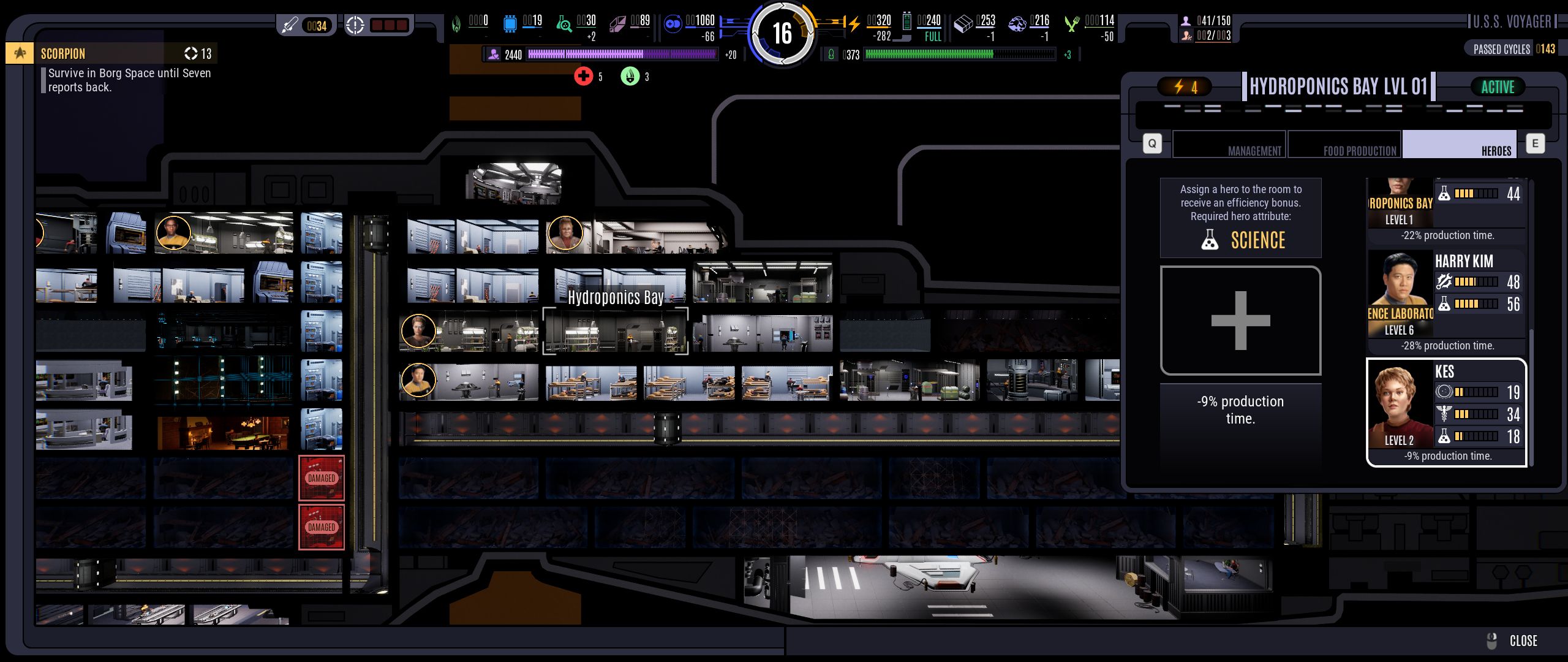Select the targeting reticle status icon
Image resolution: width=1568 pixels, height=662 pixels.
pos(355,26)
